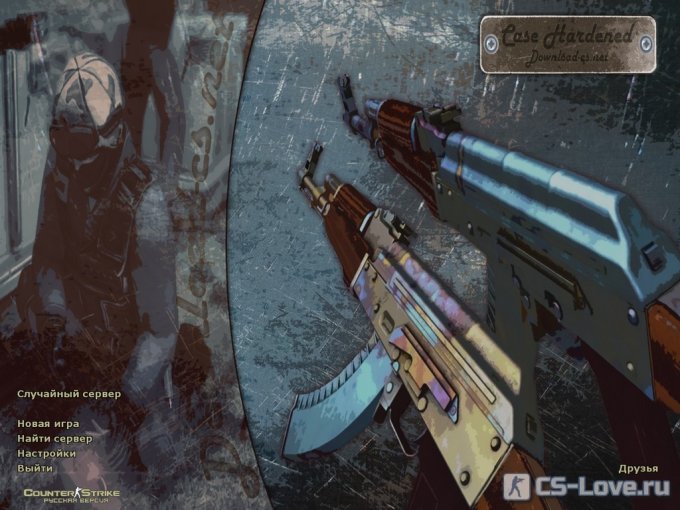Choose Случайный сервер menu entry
Screen dimensions: 680x510
(68, 394)
